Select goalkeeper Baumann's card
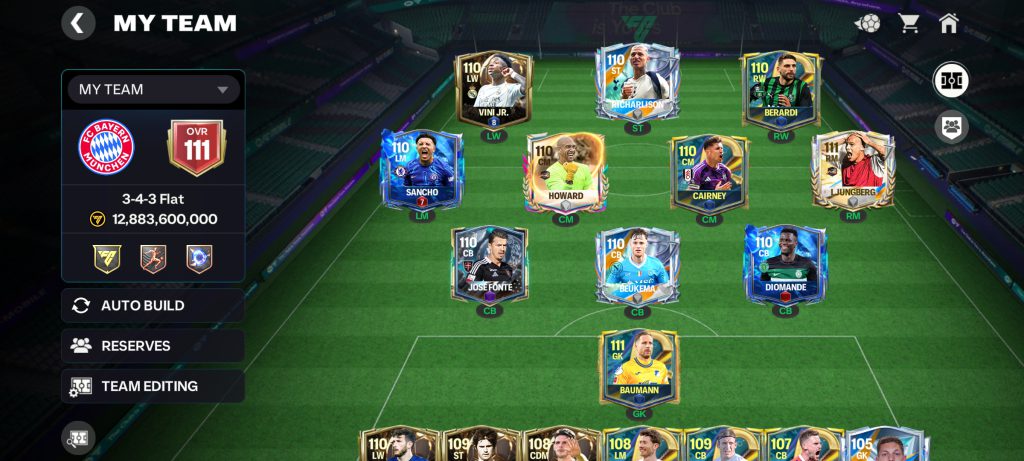The height and width of the screenshot is (461, 1024). (x=638, y=367)
